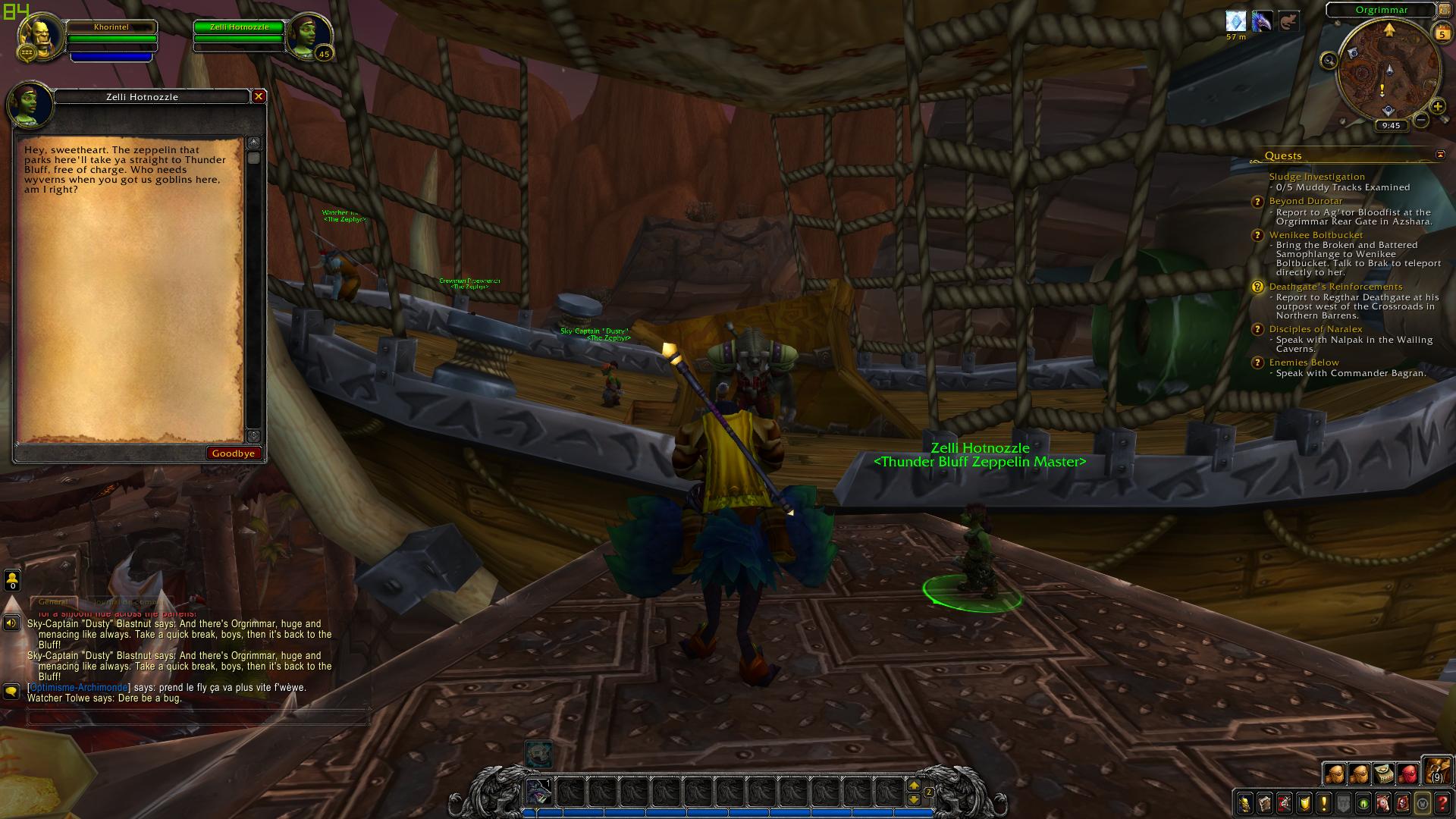This screenshot has width=1456, height=819.
Task: Click the Orgrimmar zone name label
Action: coord(1382,10)
